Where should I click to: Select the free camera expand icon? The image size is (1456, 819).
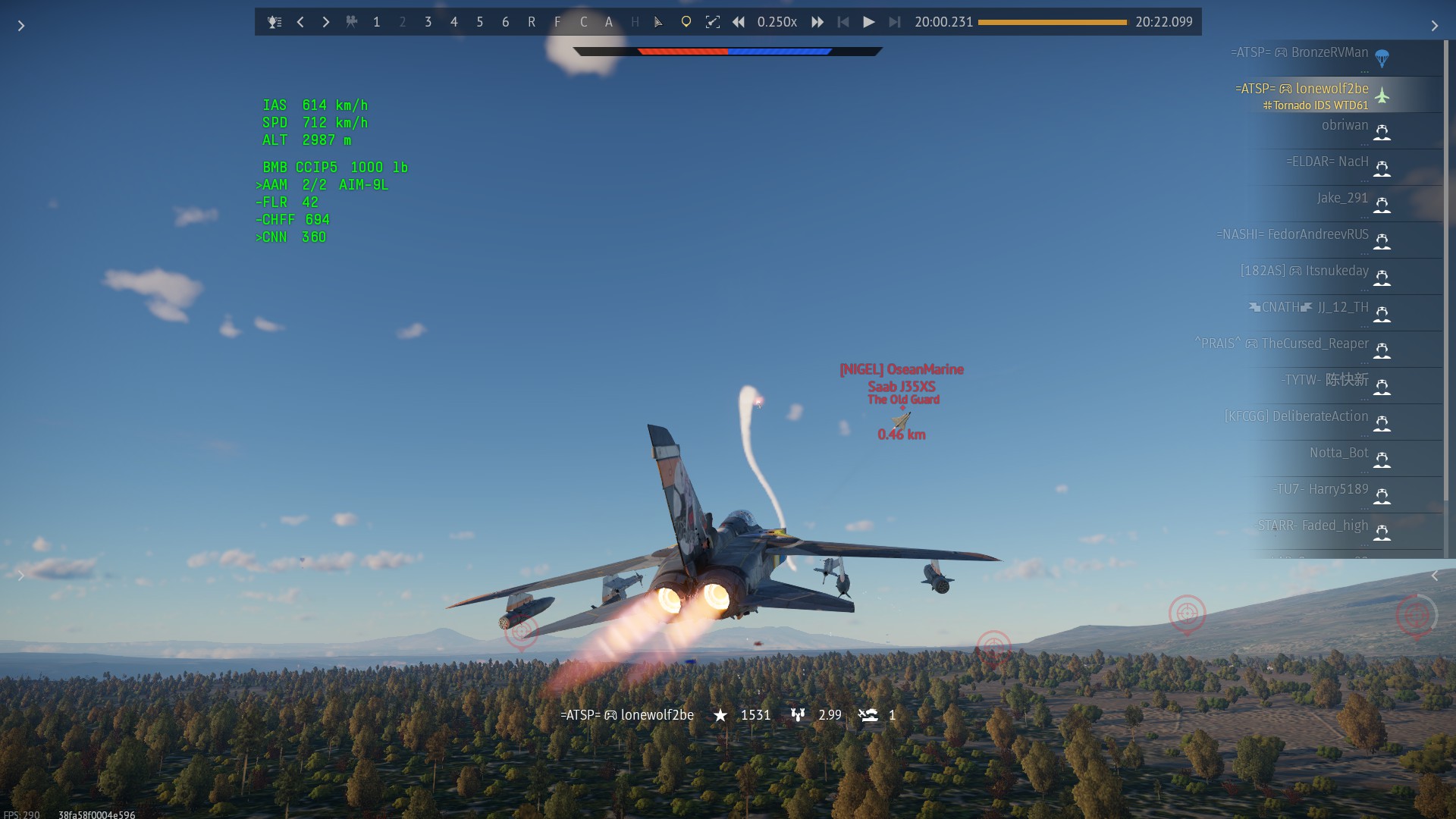click(714, 22)
